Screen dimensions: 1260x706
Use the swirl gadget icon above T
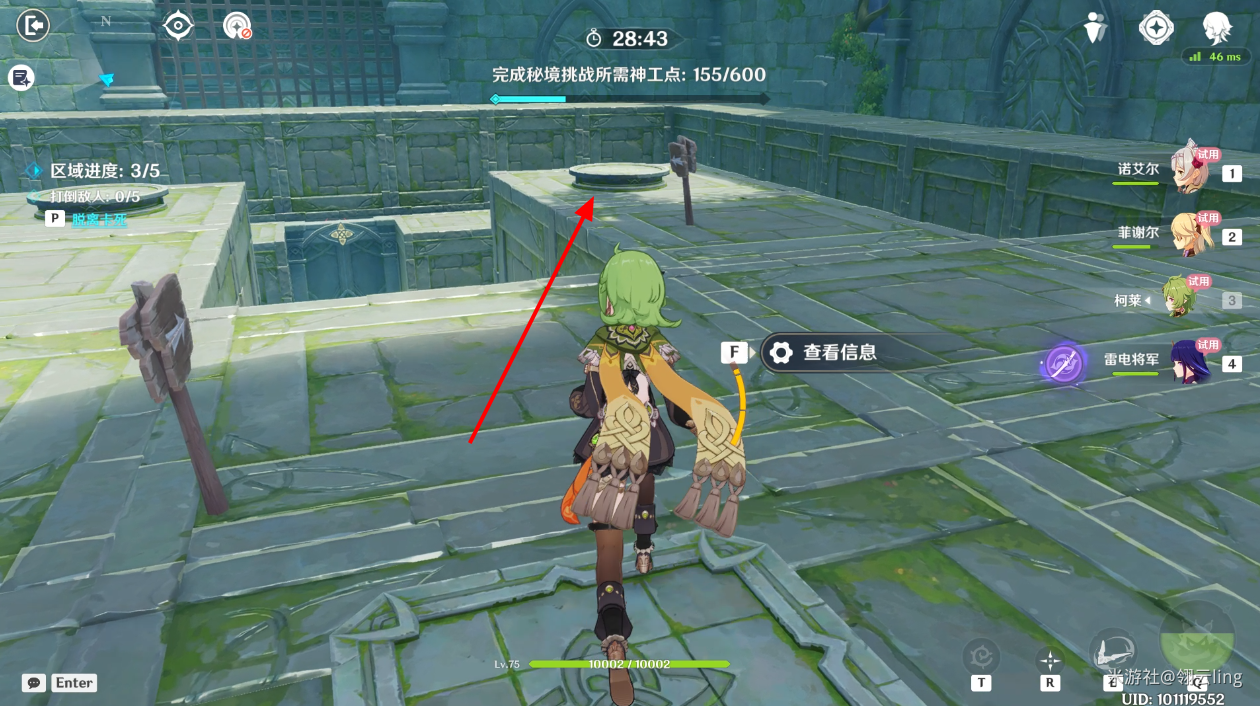tap(981, 657)
